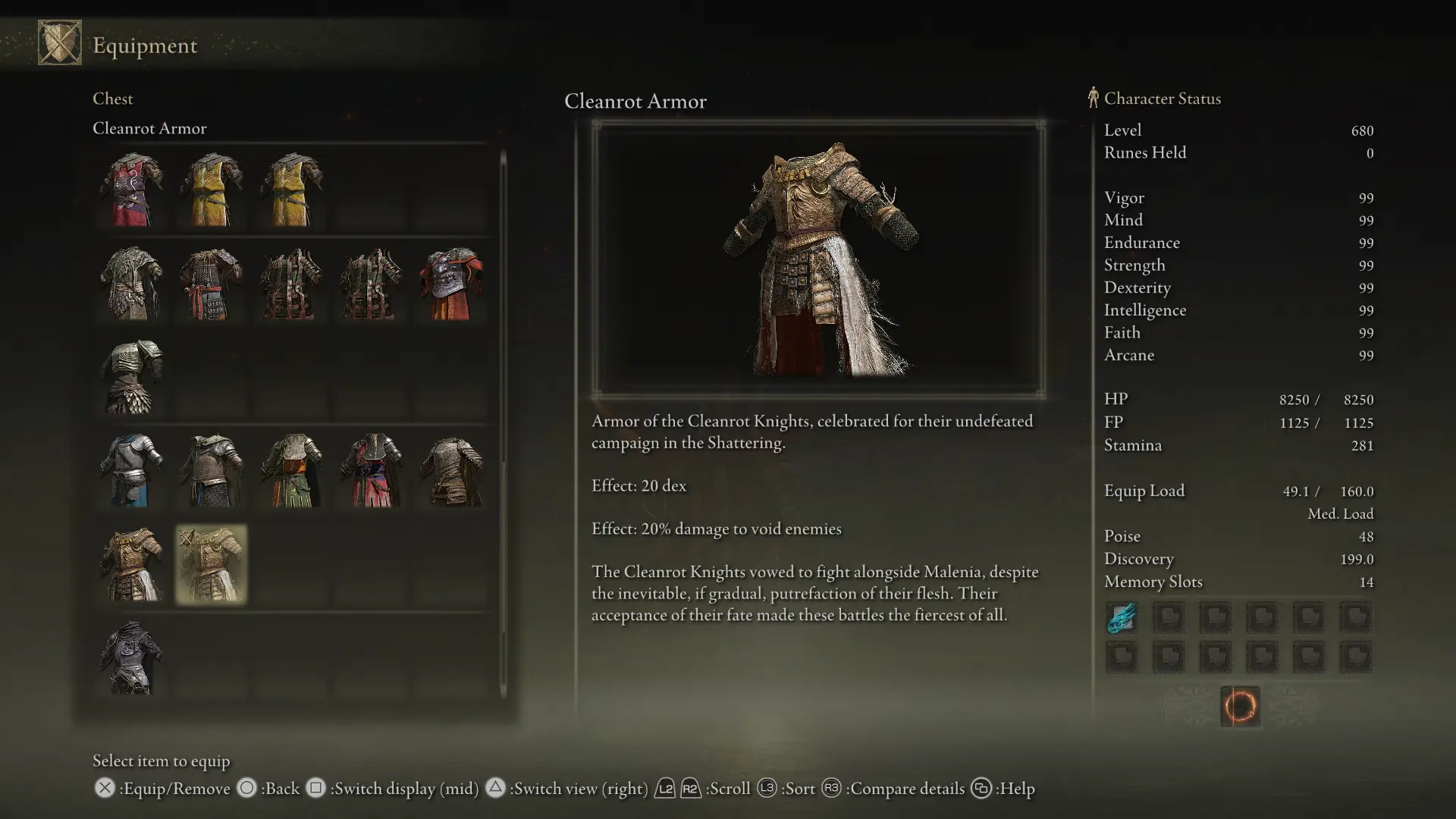The image size is (1456, 819).
Task: Pick the scaled-skirt plate armor
Action: 132,377
